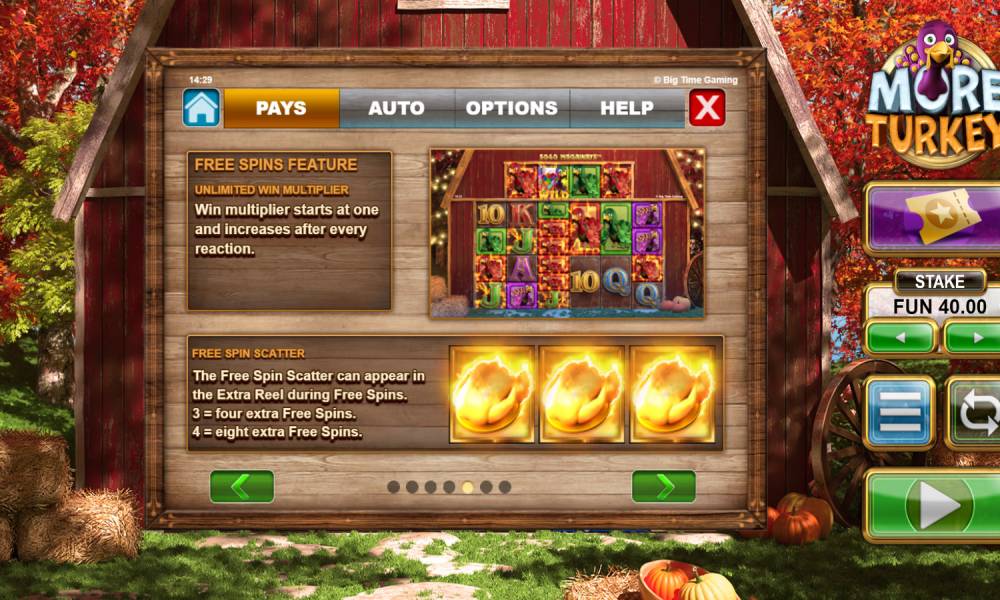Show the HELP tab
The image size is (1000, 600).
pos(627,108)
